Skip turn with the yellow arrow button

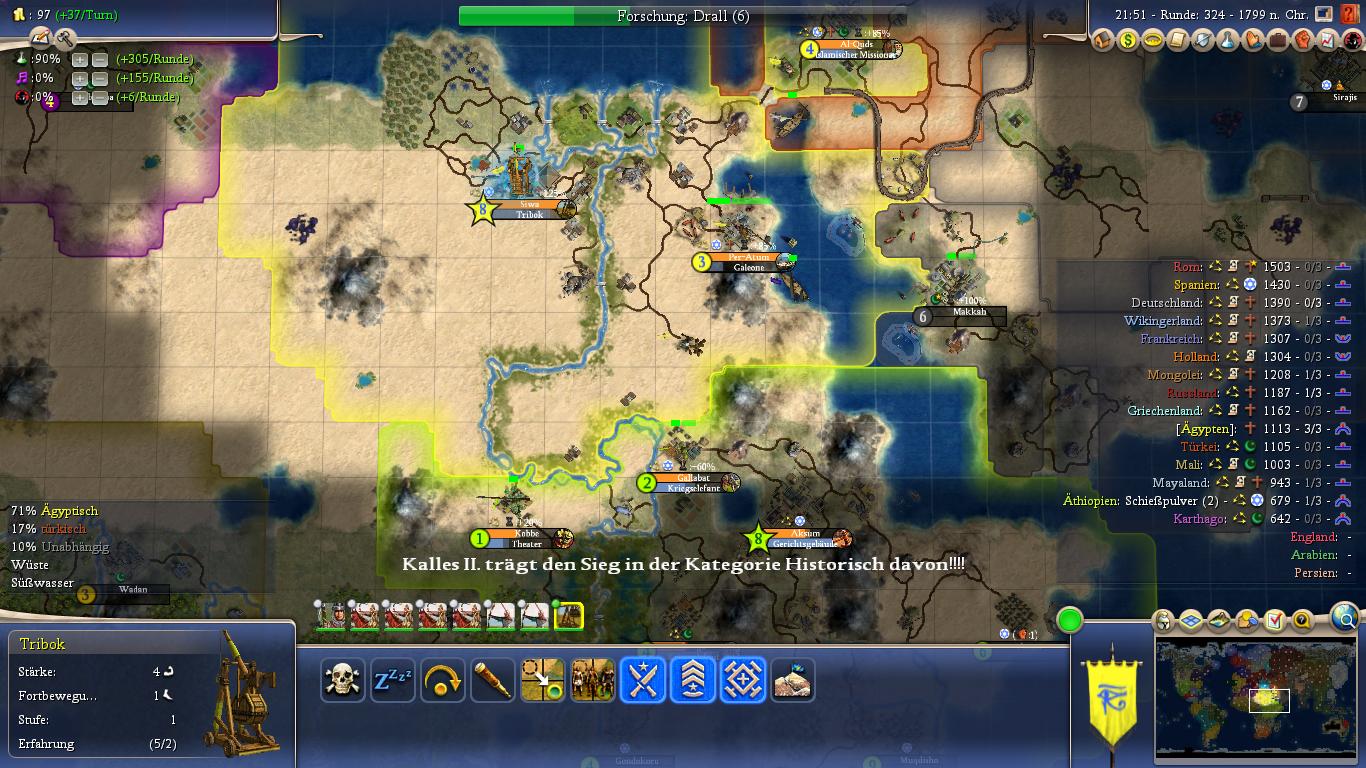point(443,680)
